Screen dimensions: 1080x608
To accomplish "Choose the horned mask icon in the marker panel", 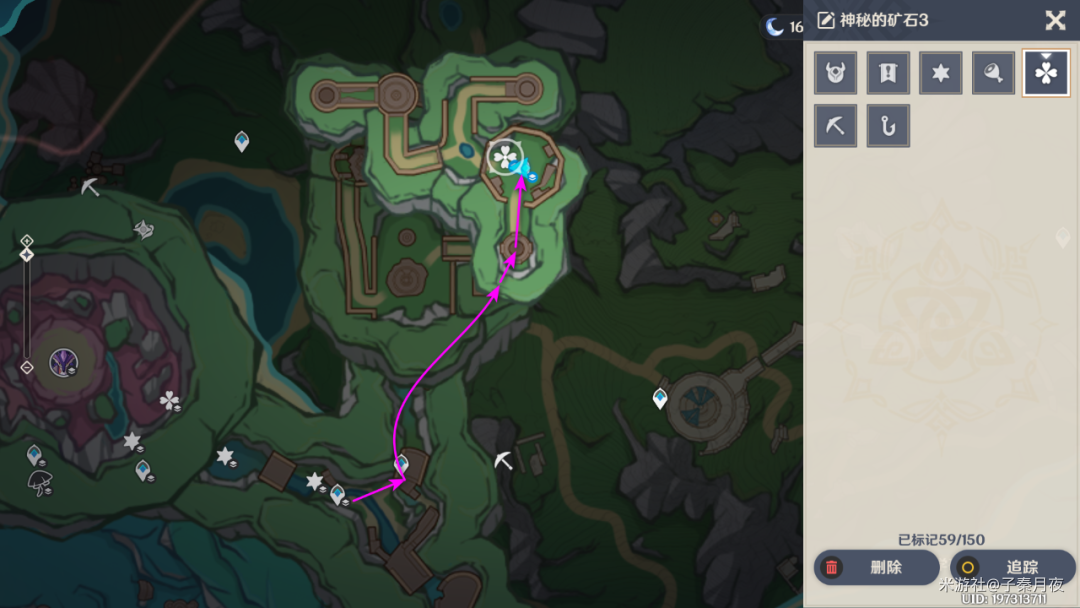I will [835, 73].
